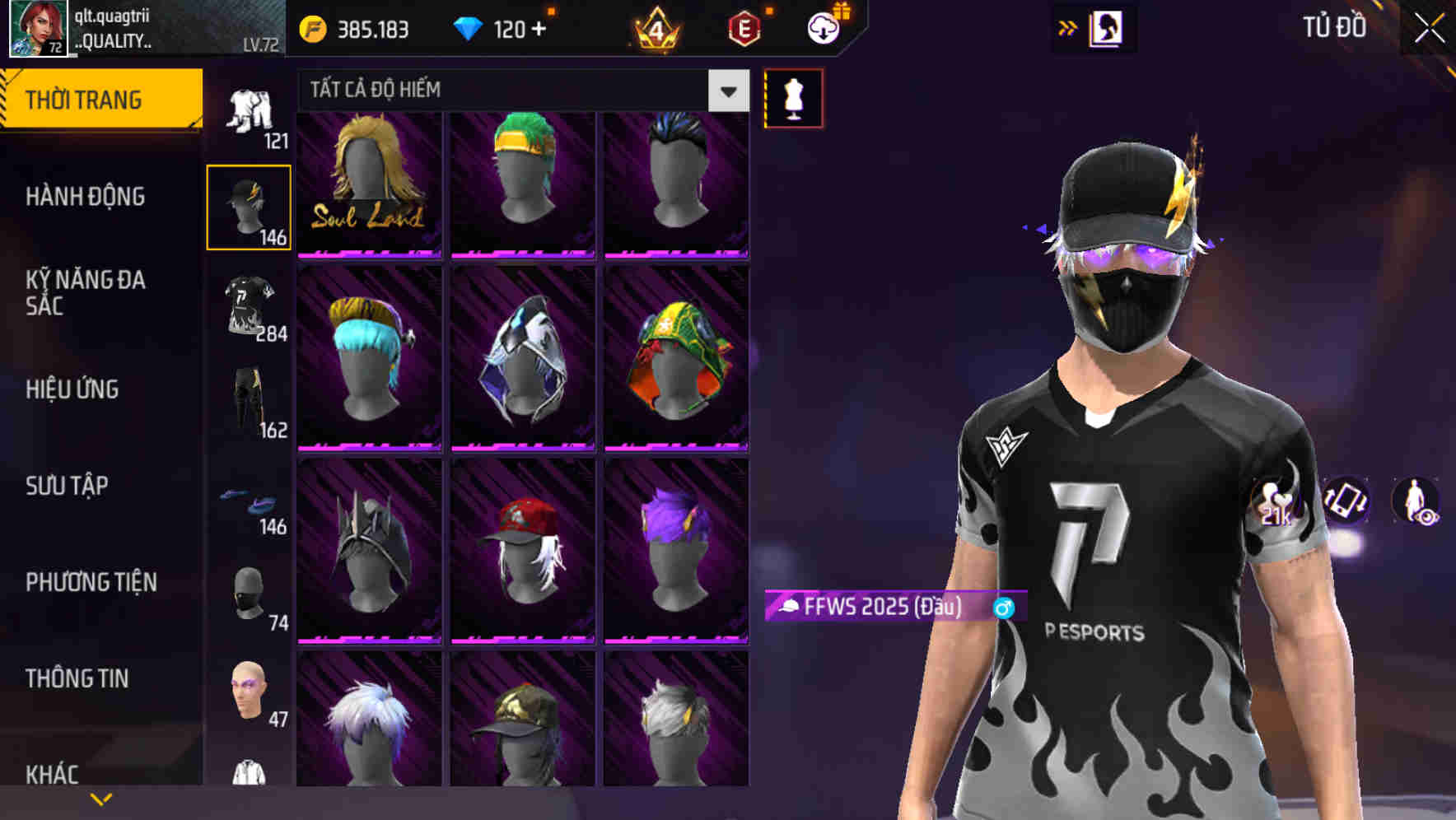This screenshot has height=820, width=1456.
Task: Click the double-chevron arrows near the wardrobe icon
Action: pos(1066,27)
